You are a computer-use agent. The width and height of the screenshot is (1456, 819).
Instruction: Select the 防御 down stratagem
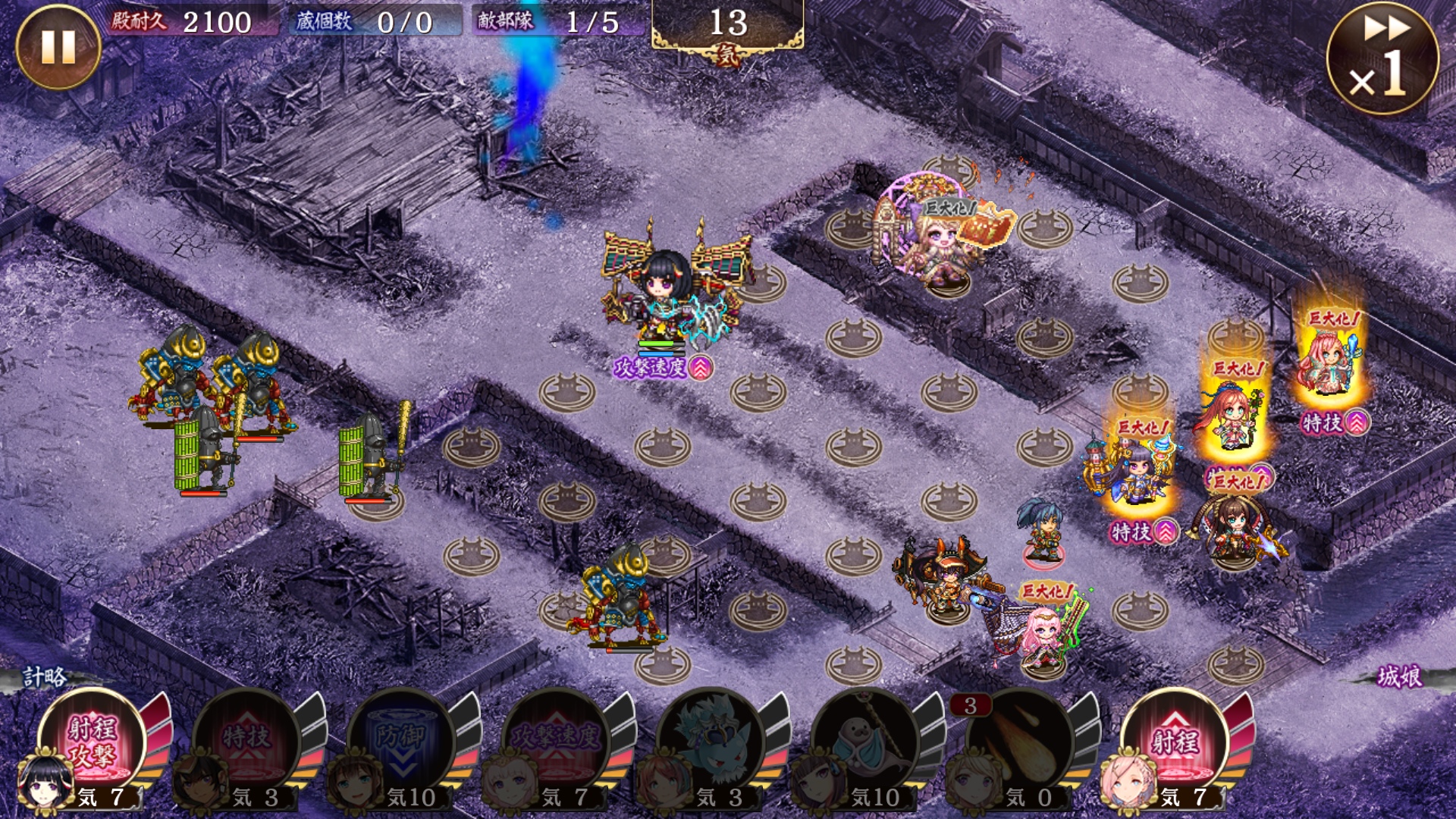point(402,739)
